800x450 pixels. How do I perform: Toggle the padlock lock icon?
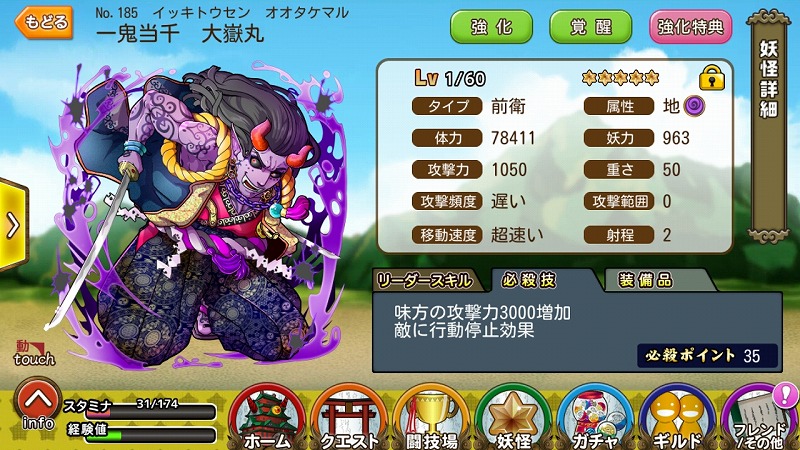pyautogui.click(x=711, y=77)
